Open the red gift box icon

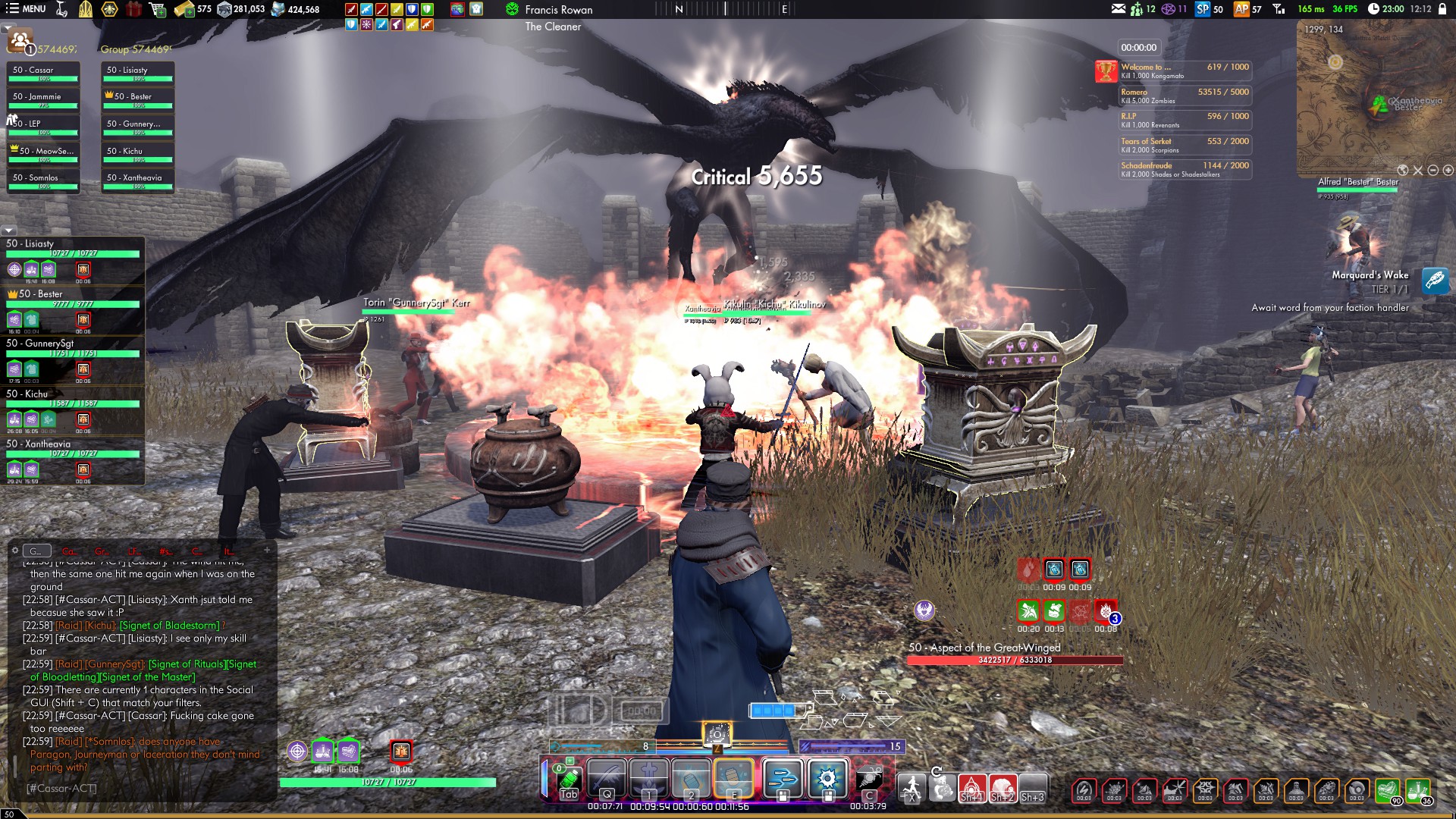click(133, 9)
